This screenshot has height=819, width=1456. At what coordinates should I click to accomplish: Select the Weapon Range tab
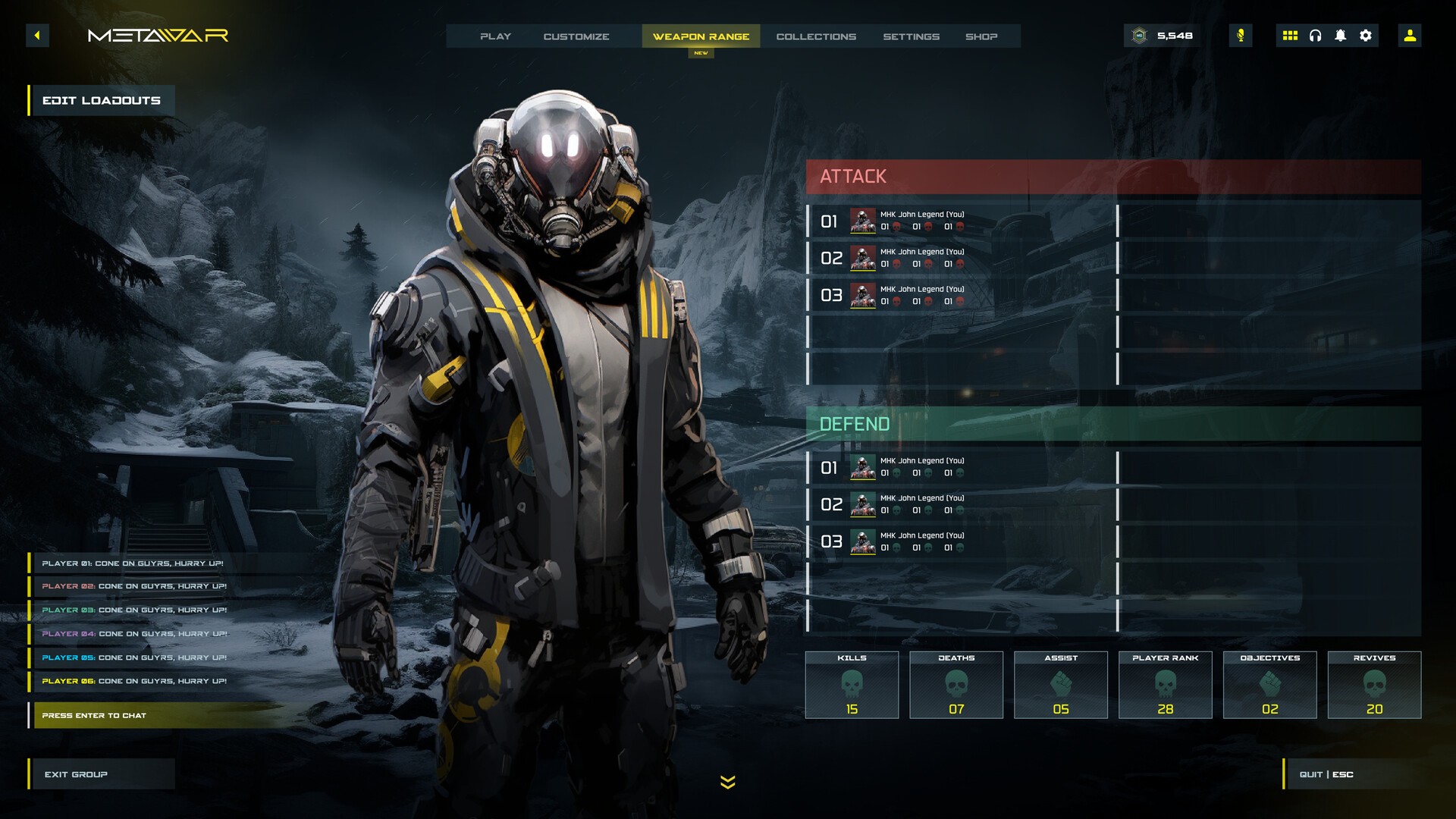tap(701, 36)
